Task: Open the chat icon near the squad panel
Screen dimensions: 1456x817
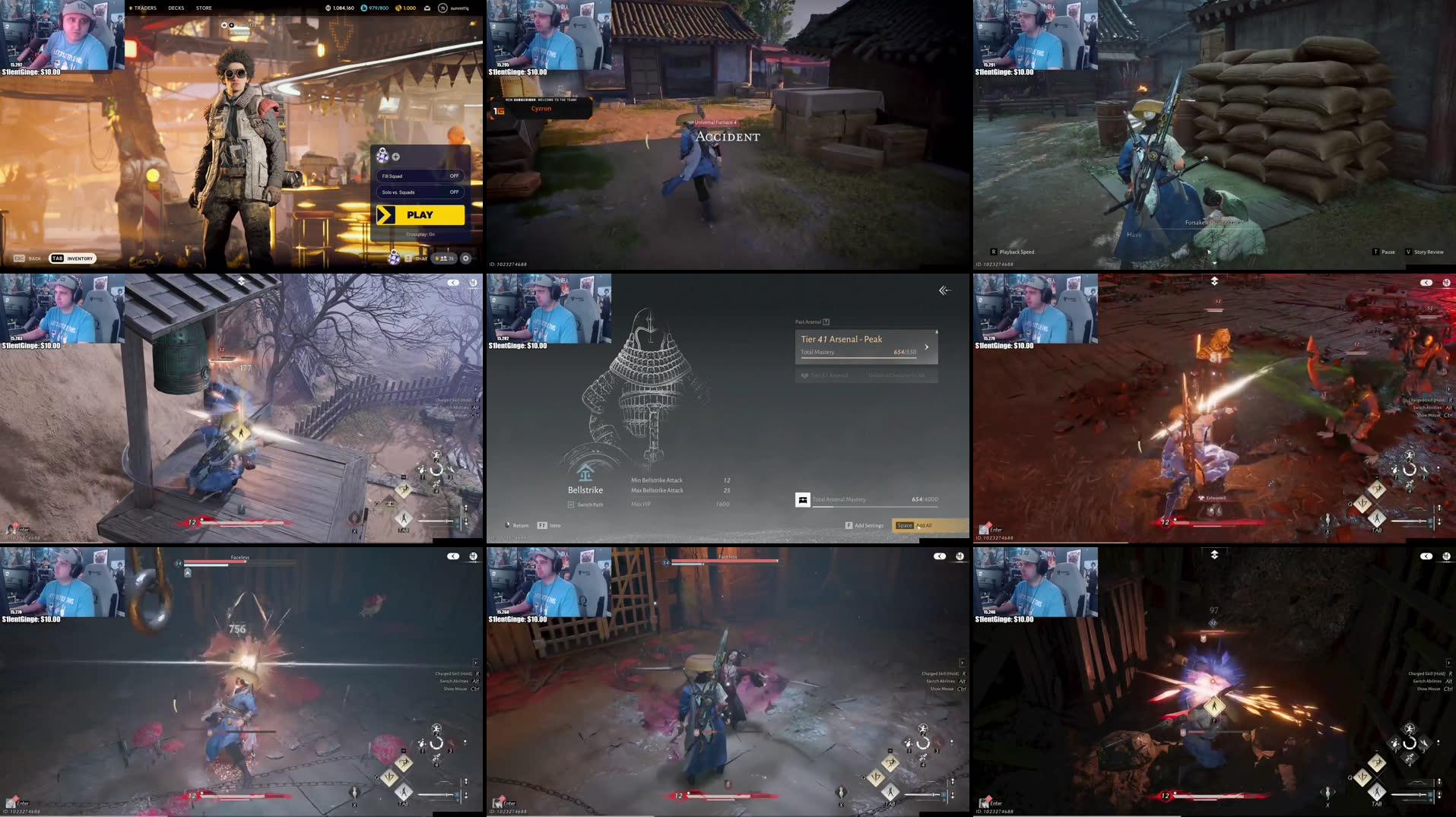Action: [x=408, y=258]
